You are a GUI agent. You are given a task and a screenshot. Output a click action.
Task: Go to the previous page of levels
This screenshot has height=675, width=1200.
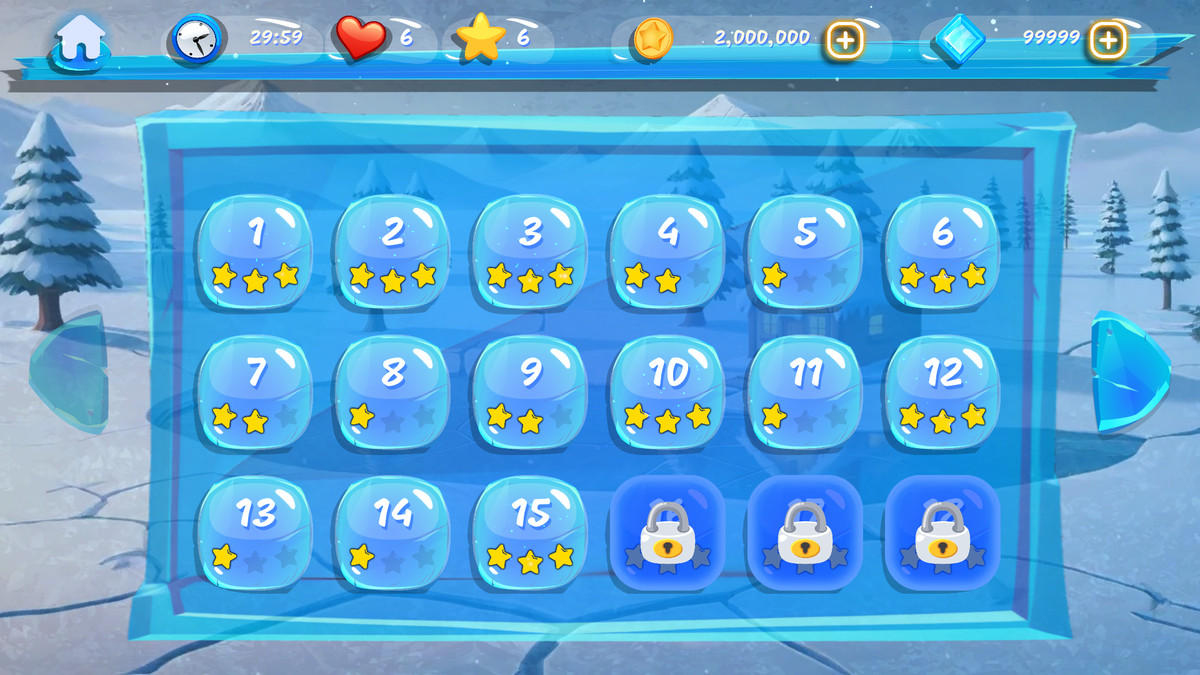(x=72, y=370)
